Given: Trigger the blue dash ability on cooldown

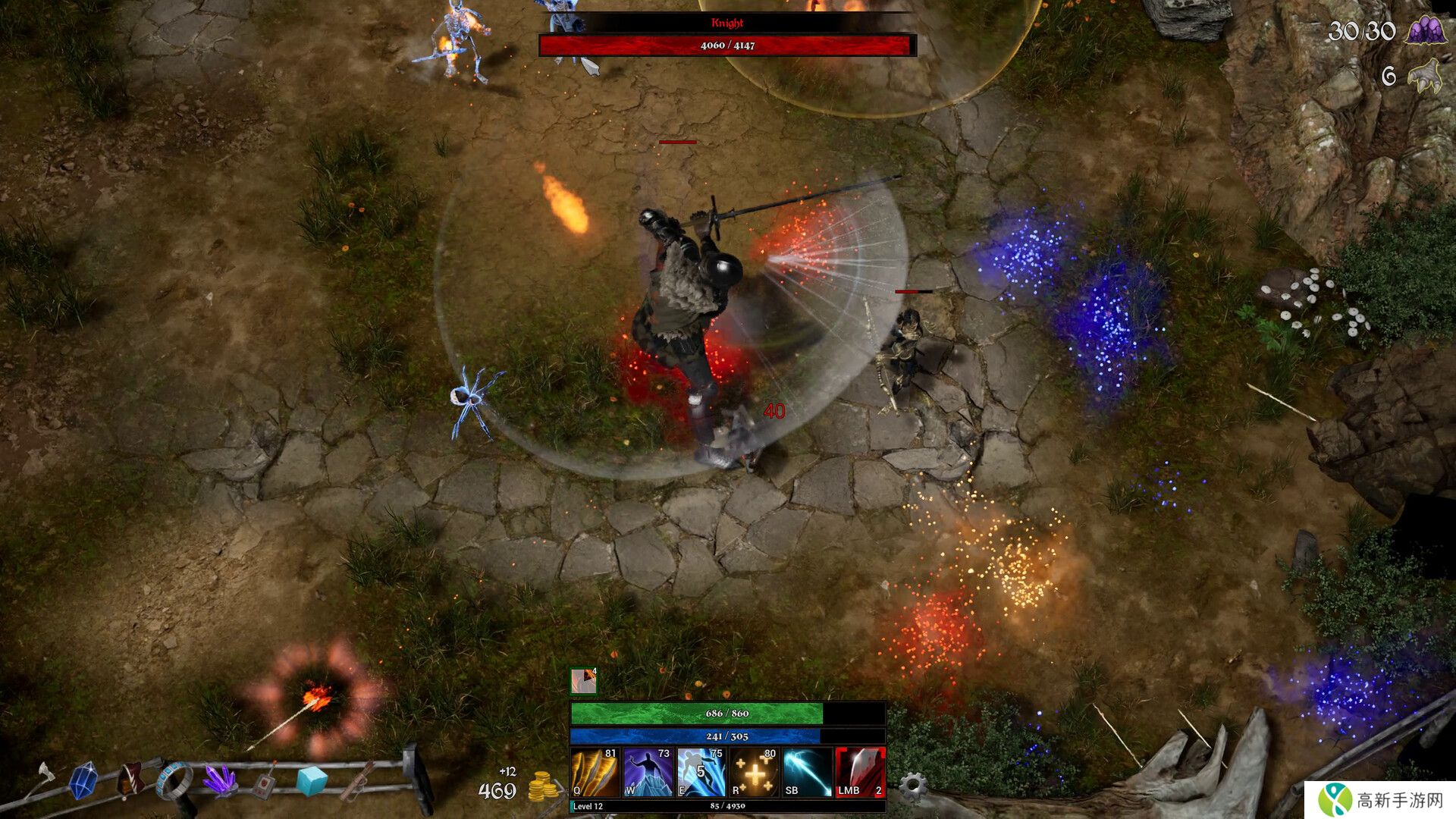Looking at the screenshot, I should (701, 772).
